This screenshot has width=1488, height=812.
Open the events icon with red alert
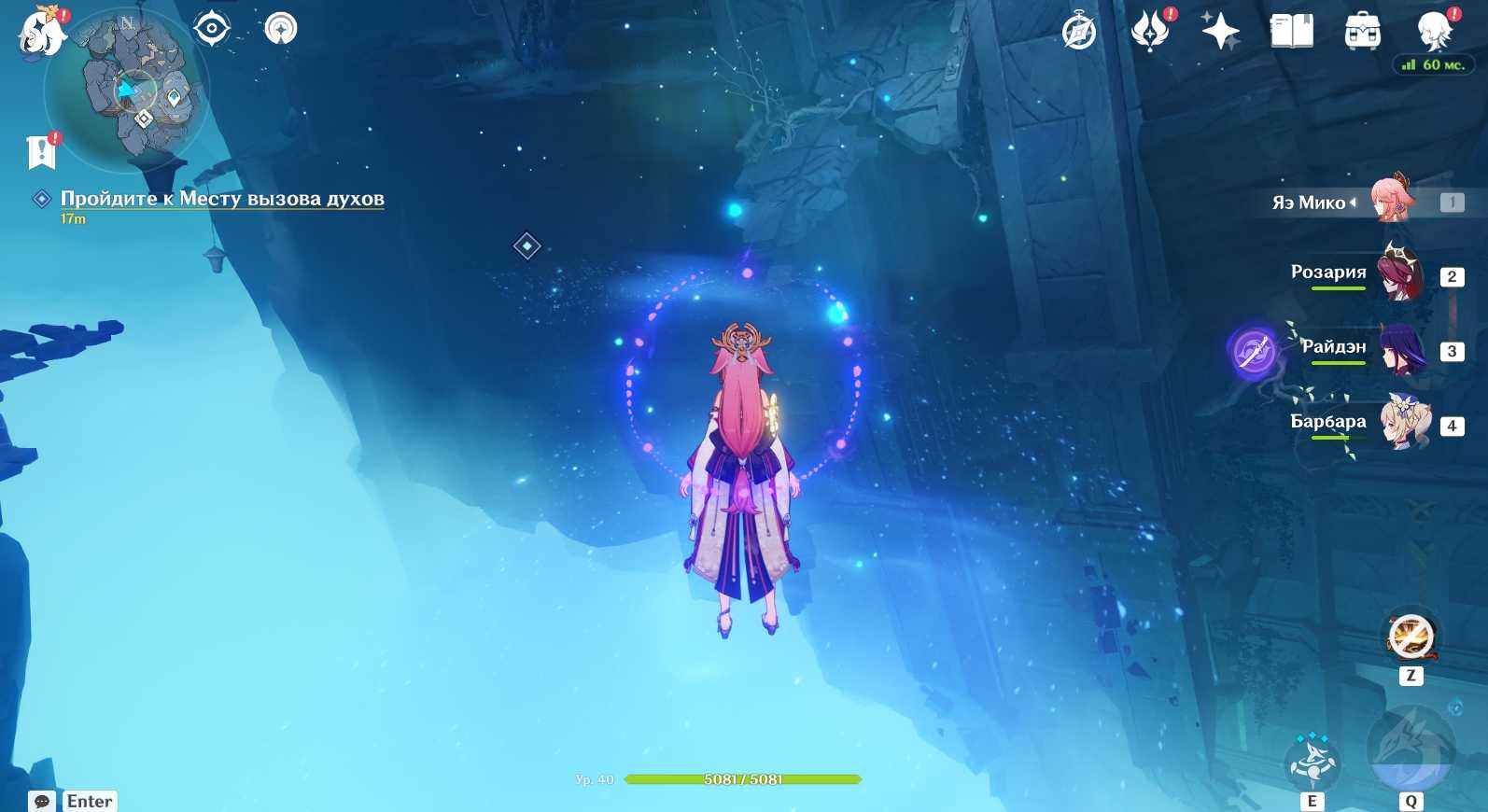[x=1151, y=31]
